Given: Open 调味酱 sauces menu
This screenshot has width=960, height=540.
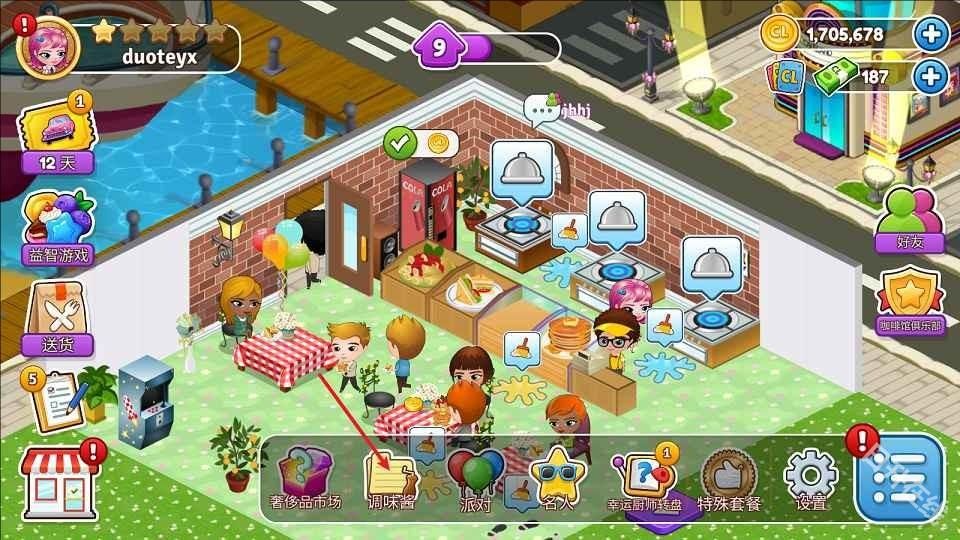Looking at the screenshot, I should tap(391, 477).
